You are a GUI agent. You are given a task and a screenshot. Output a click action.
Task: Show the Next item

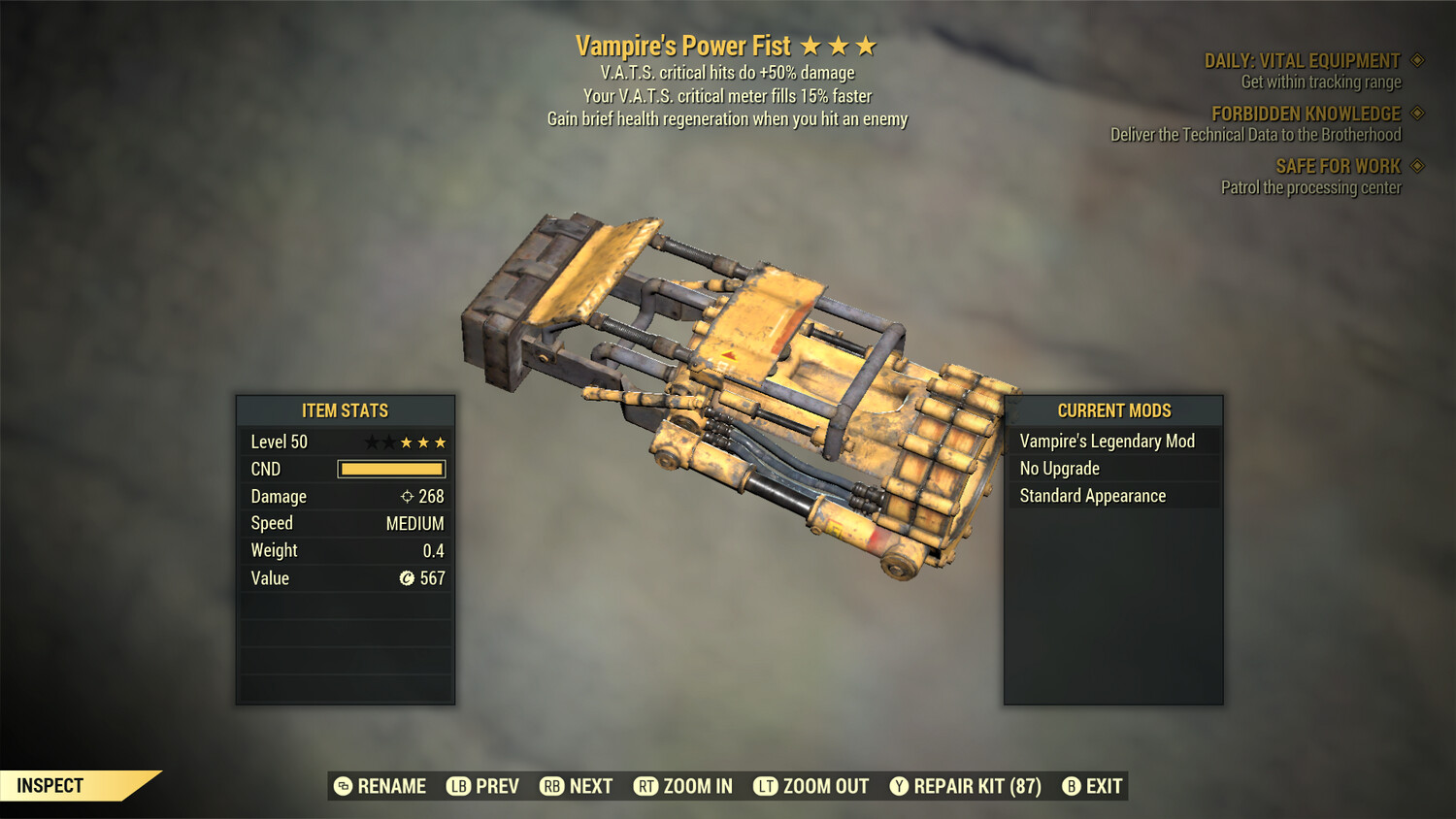click(577, 786)
